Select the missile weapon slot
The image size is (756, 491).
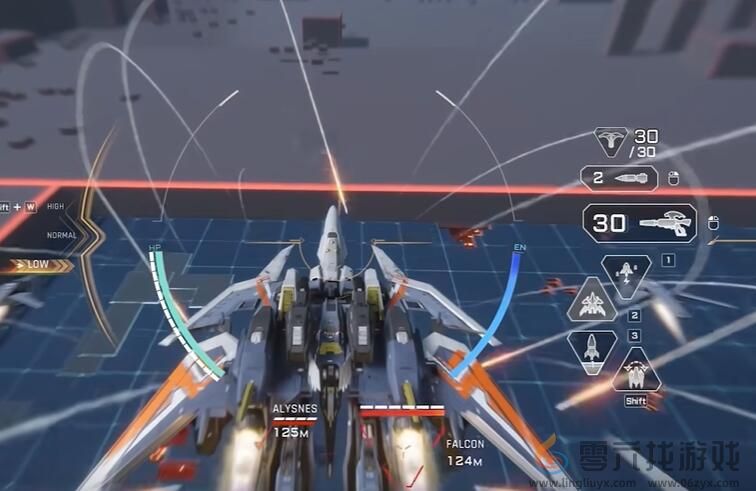pos(619,179)
